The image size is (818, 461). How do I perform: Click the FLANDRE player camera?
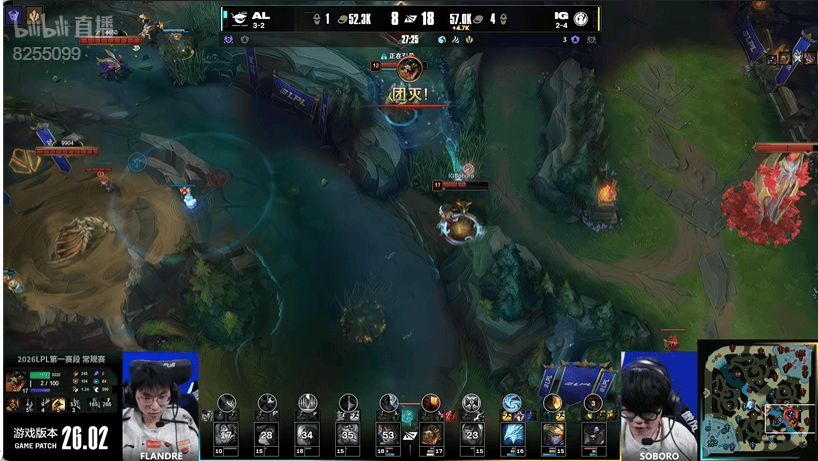(160, 405)
